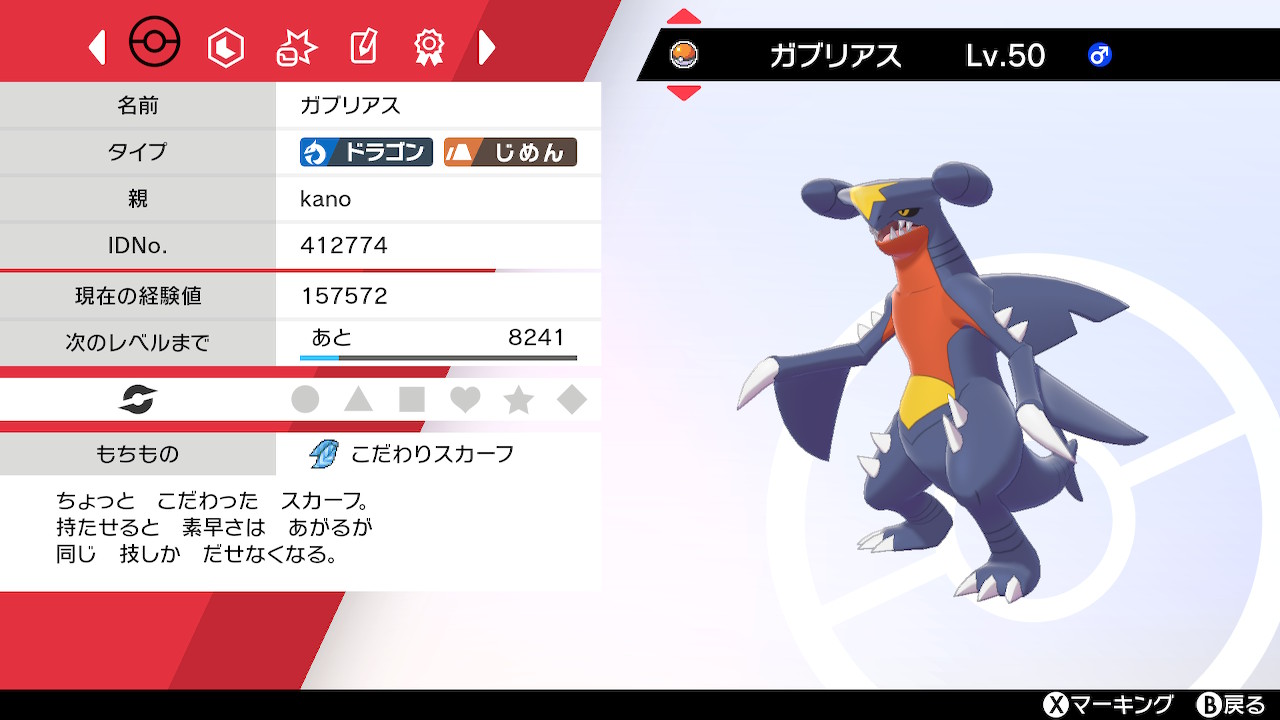The width and height of the screenshot is (1280, 720).
Task: Click the red up arrow above the ball
Action: [x=684, y=15]
